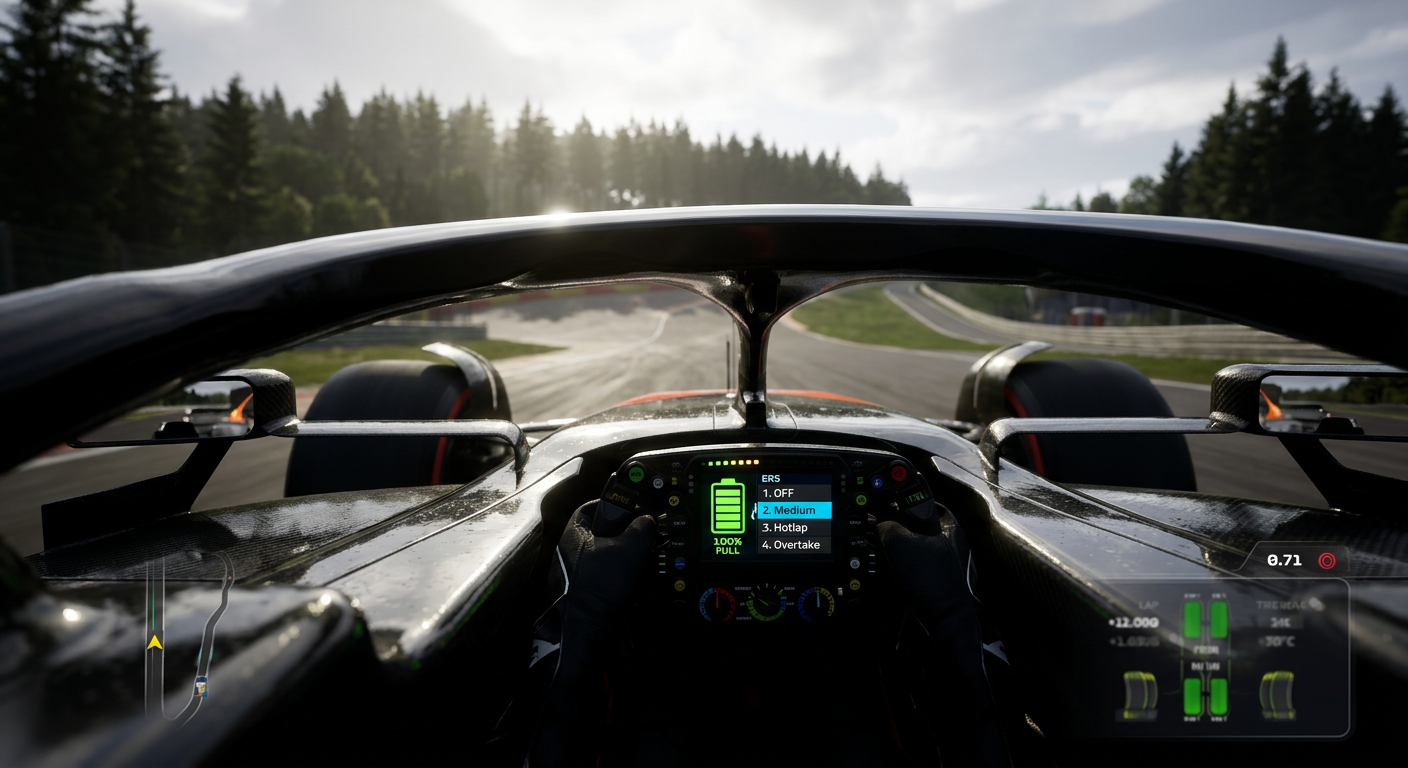Screen dimensions: 1408x768
Task: Click the lap time readout in the telemetry panel
Action: coord(1135,622)
